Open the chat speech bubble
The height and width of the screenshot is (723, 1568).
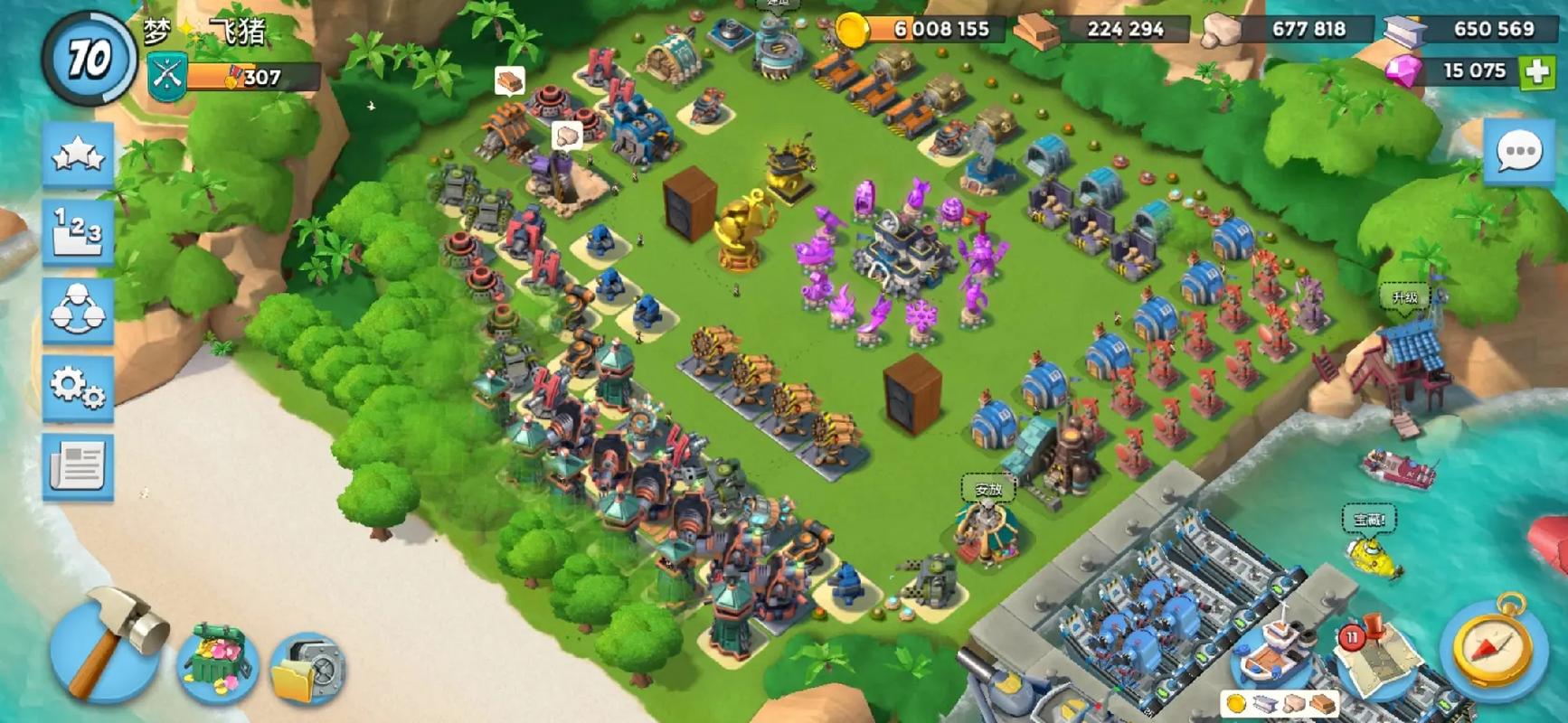1519,152
